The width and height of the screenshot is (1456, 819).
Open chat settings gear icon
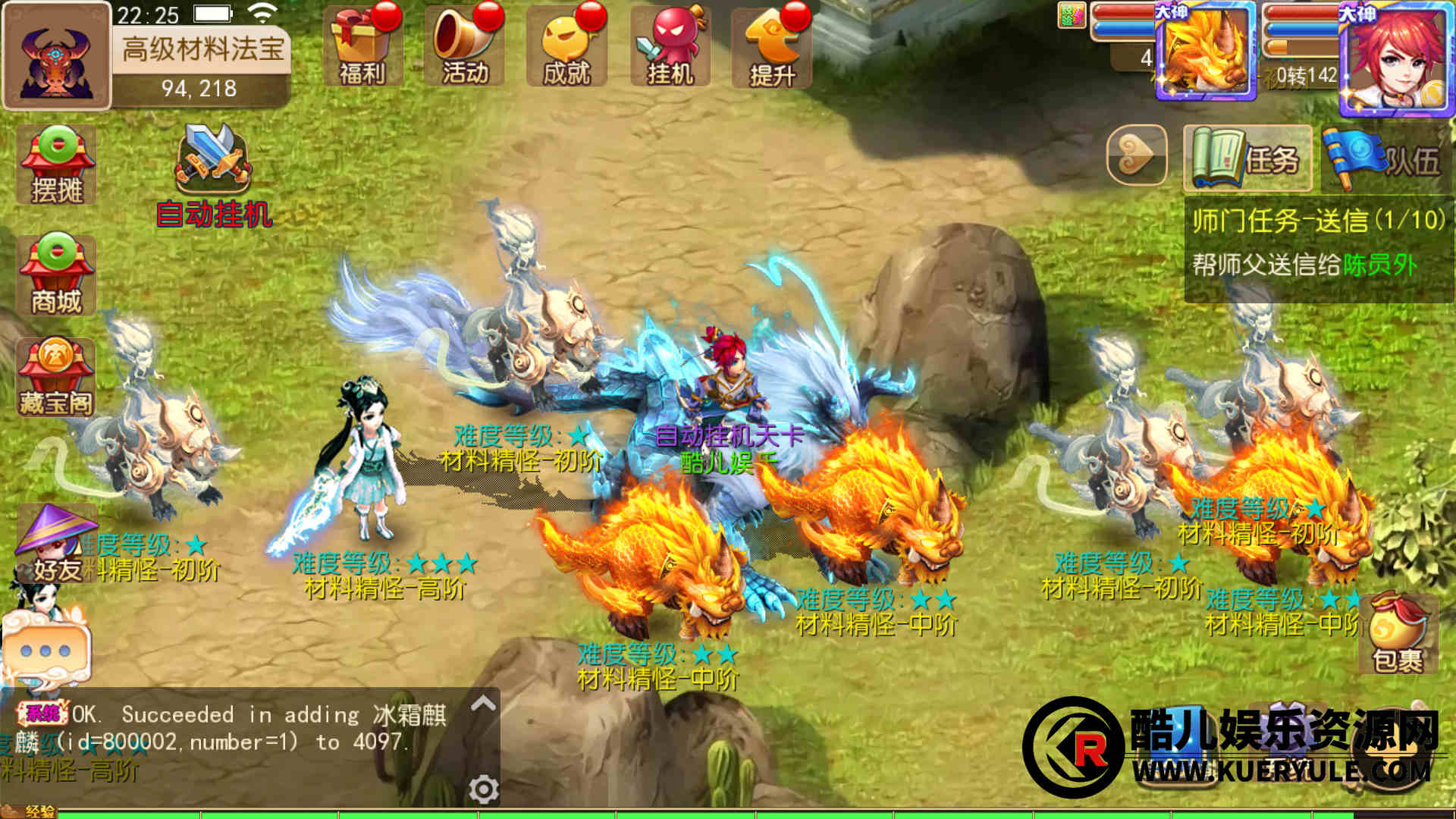[x=483, y=789]
